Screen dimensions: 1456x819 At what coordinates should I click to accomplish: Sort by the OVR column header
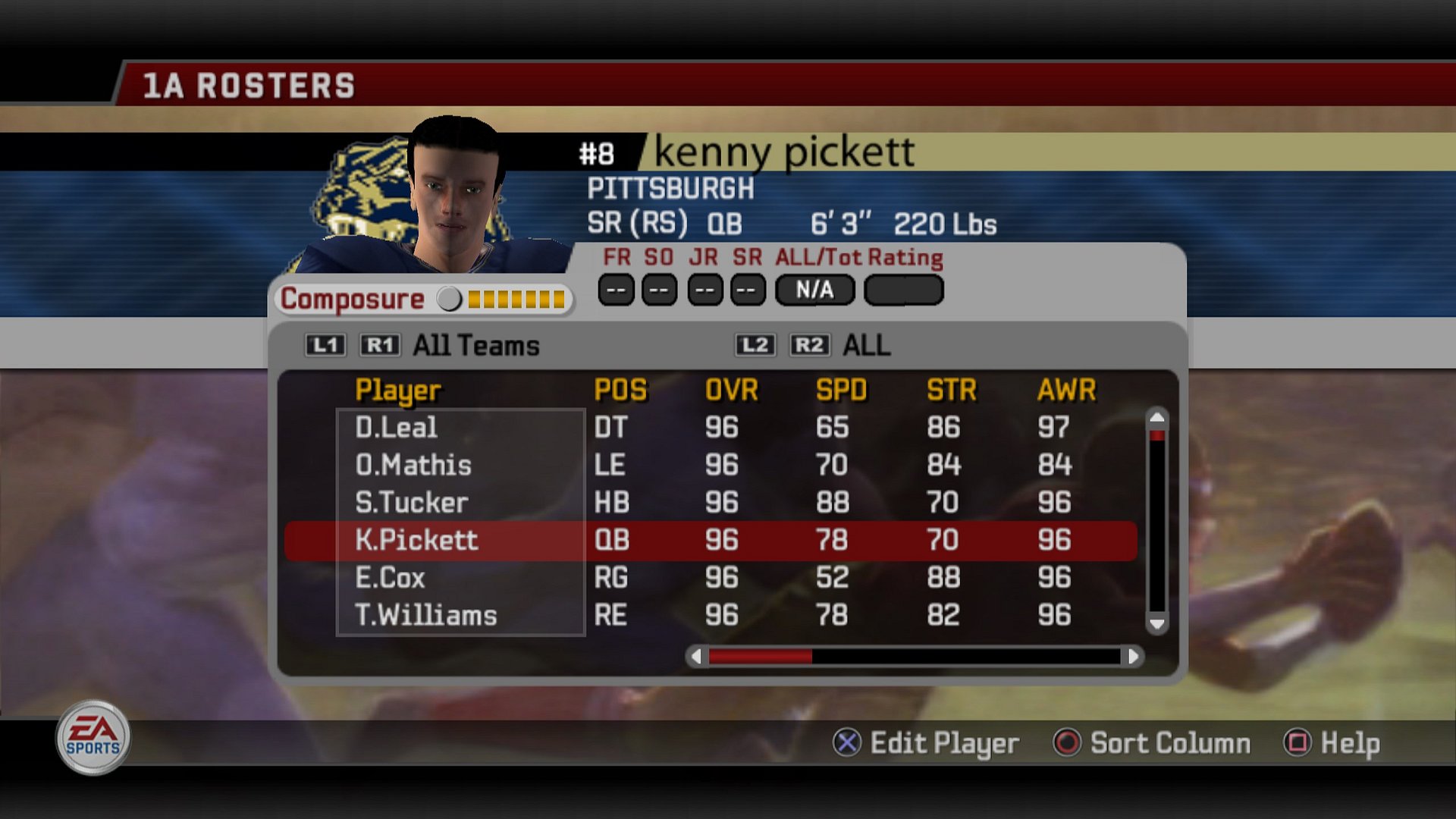pos(731,391)
